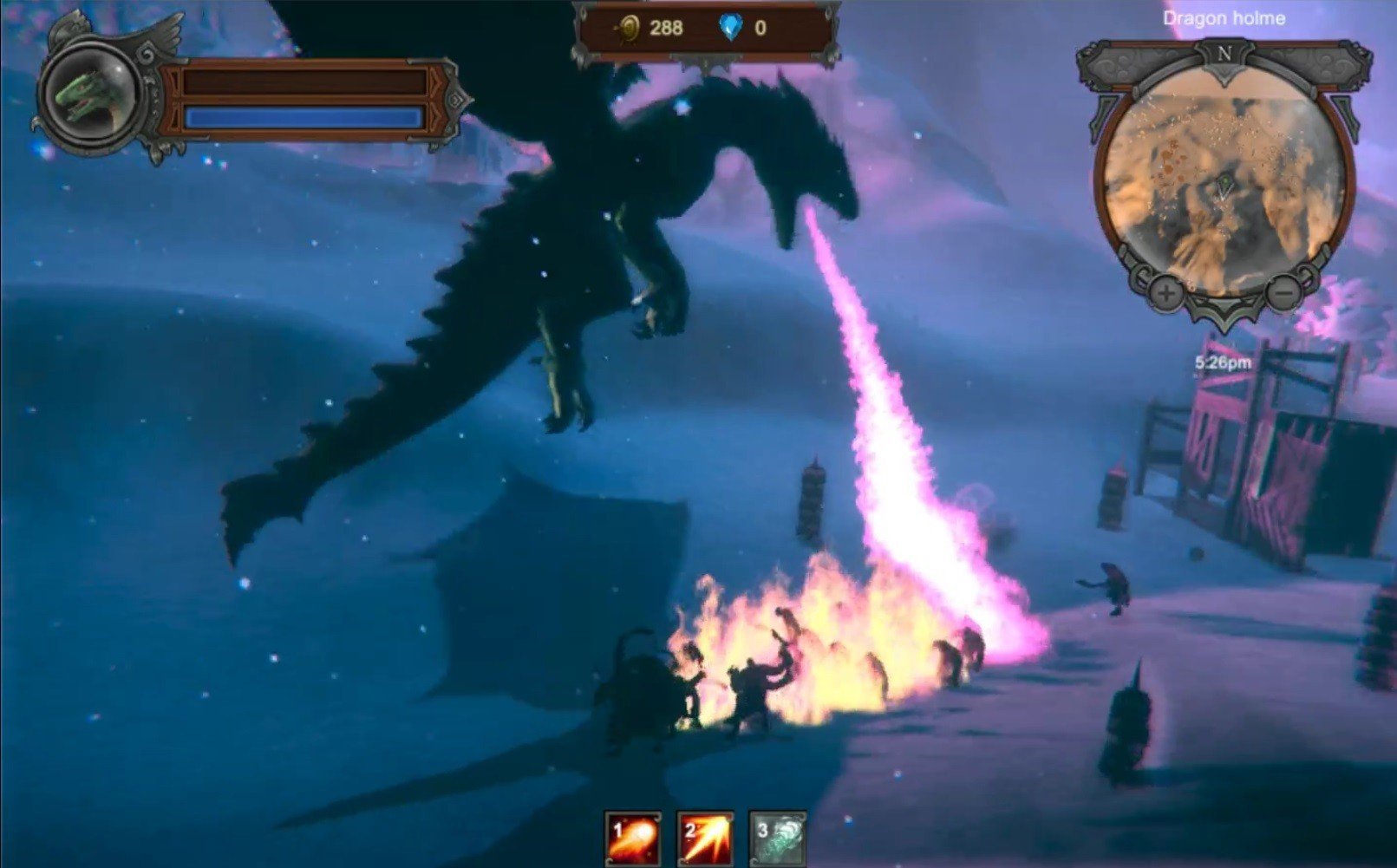The image size is (1397, 868).
Task: Zoom in the minimap with the plus button
Action: tap(1166, 295)
